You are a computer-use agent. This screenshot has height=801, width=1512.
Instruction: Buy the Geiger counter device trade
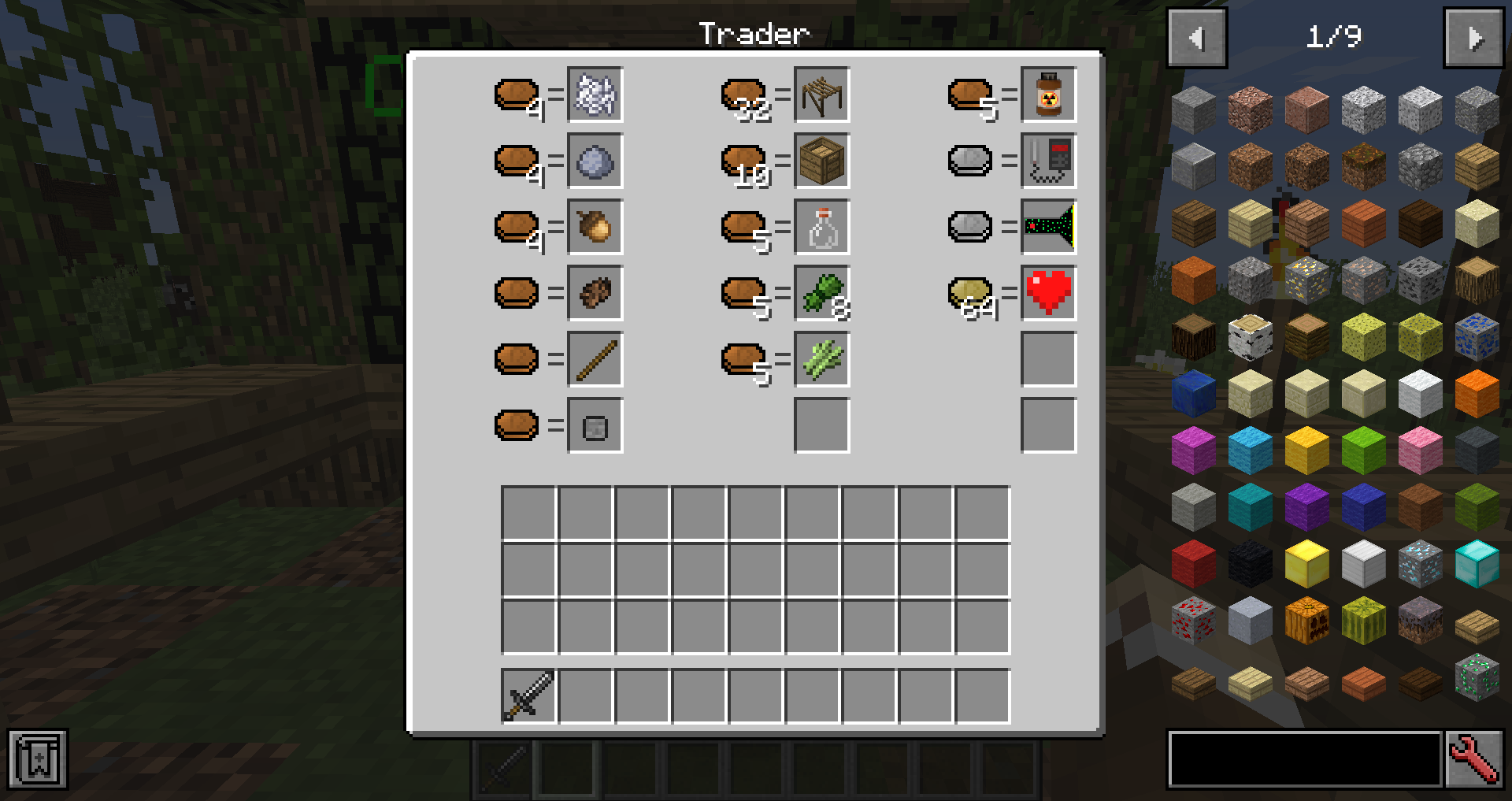coord(1048,161)
